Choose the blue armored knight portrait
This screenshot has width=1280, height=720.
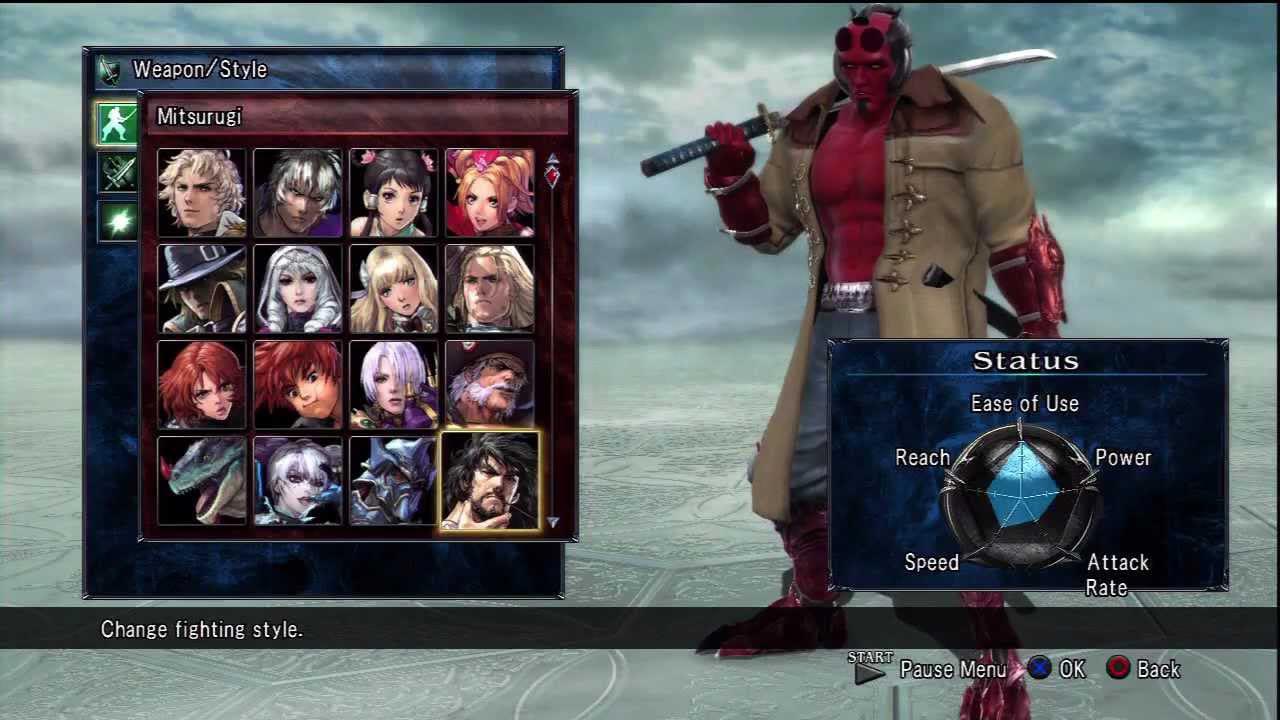click(393, 480)
